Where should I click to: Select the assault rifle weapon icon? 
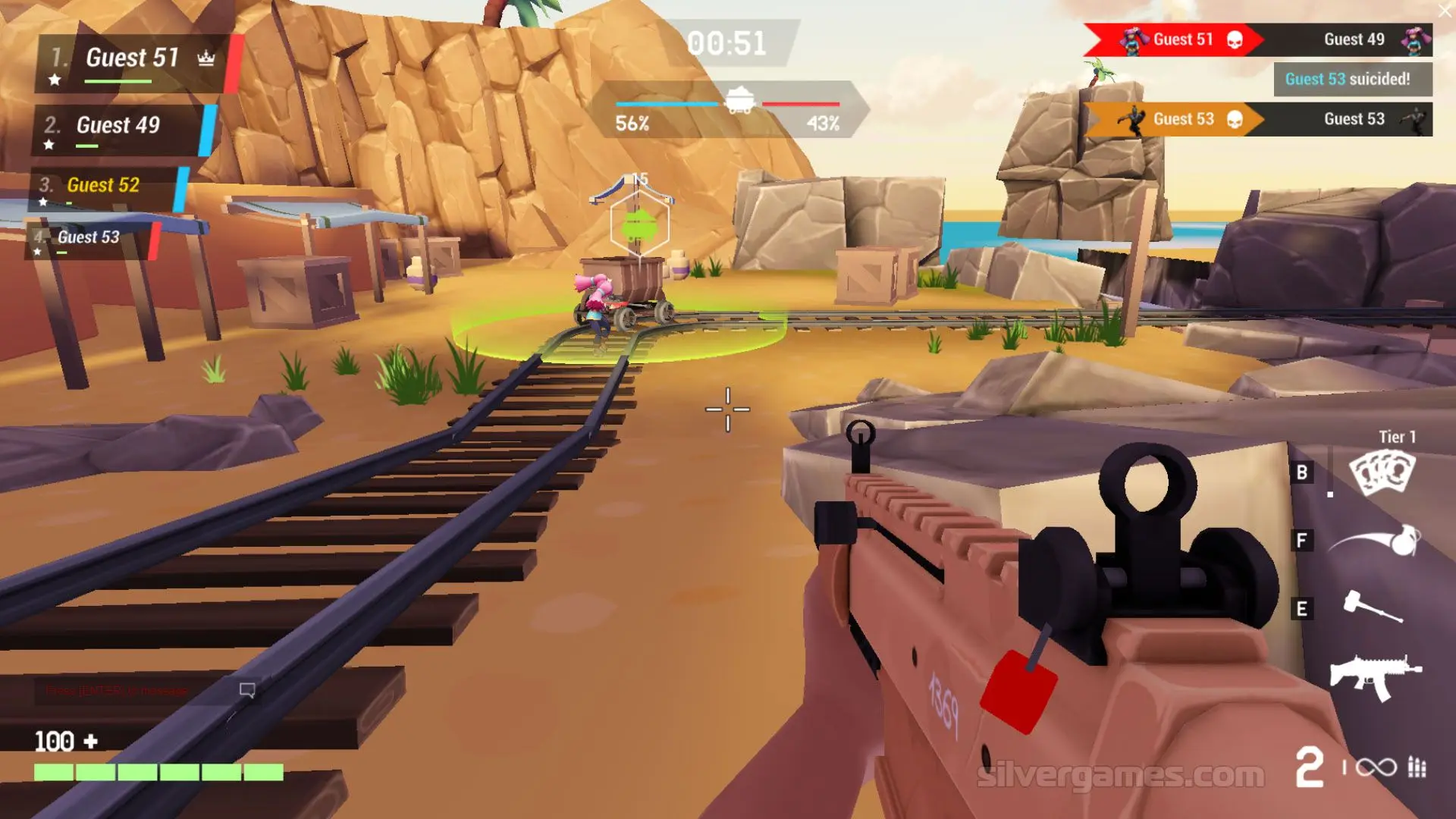point(1375,676)
